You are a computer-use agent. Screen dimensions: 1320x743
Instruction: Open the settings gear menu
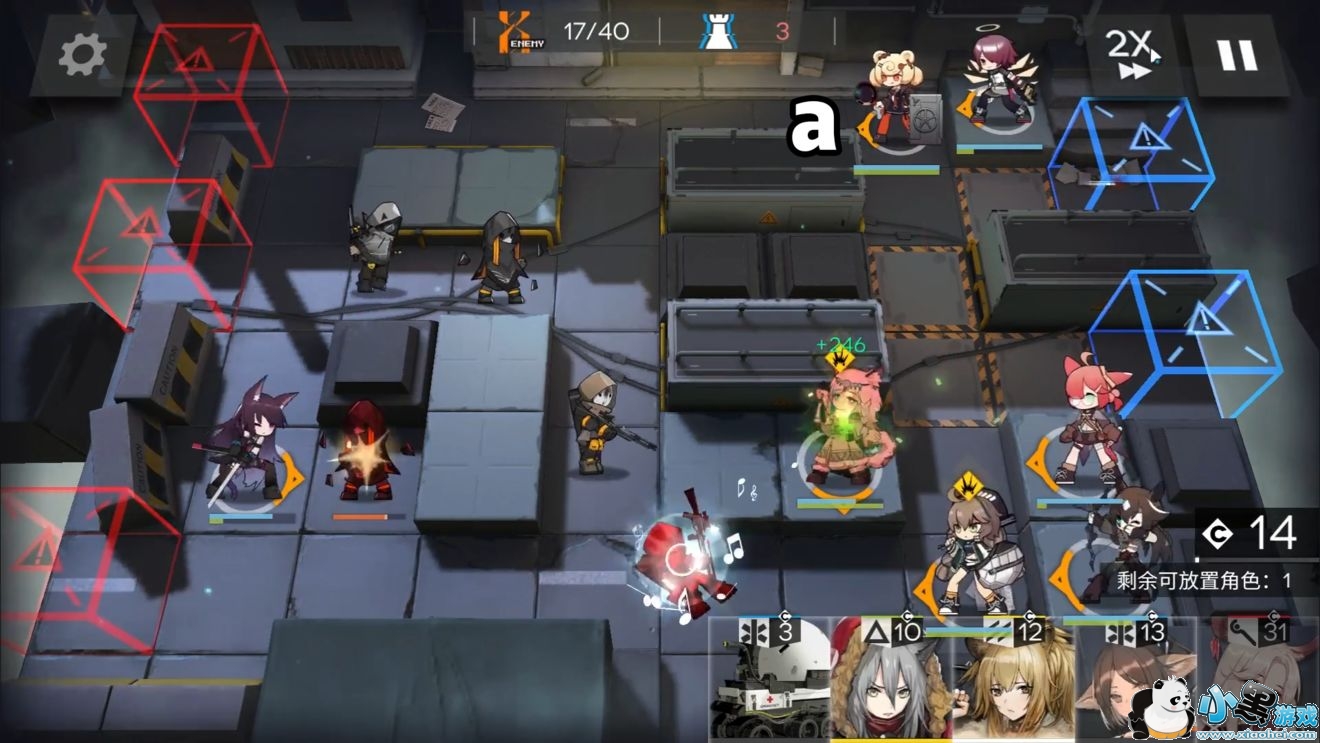coord(82,56)
